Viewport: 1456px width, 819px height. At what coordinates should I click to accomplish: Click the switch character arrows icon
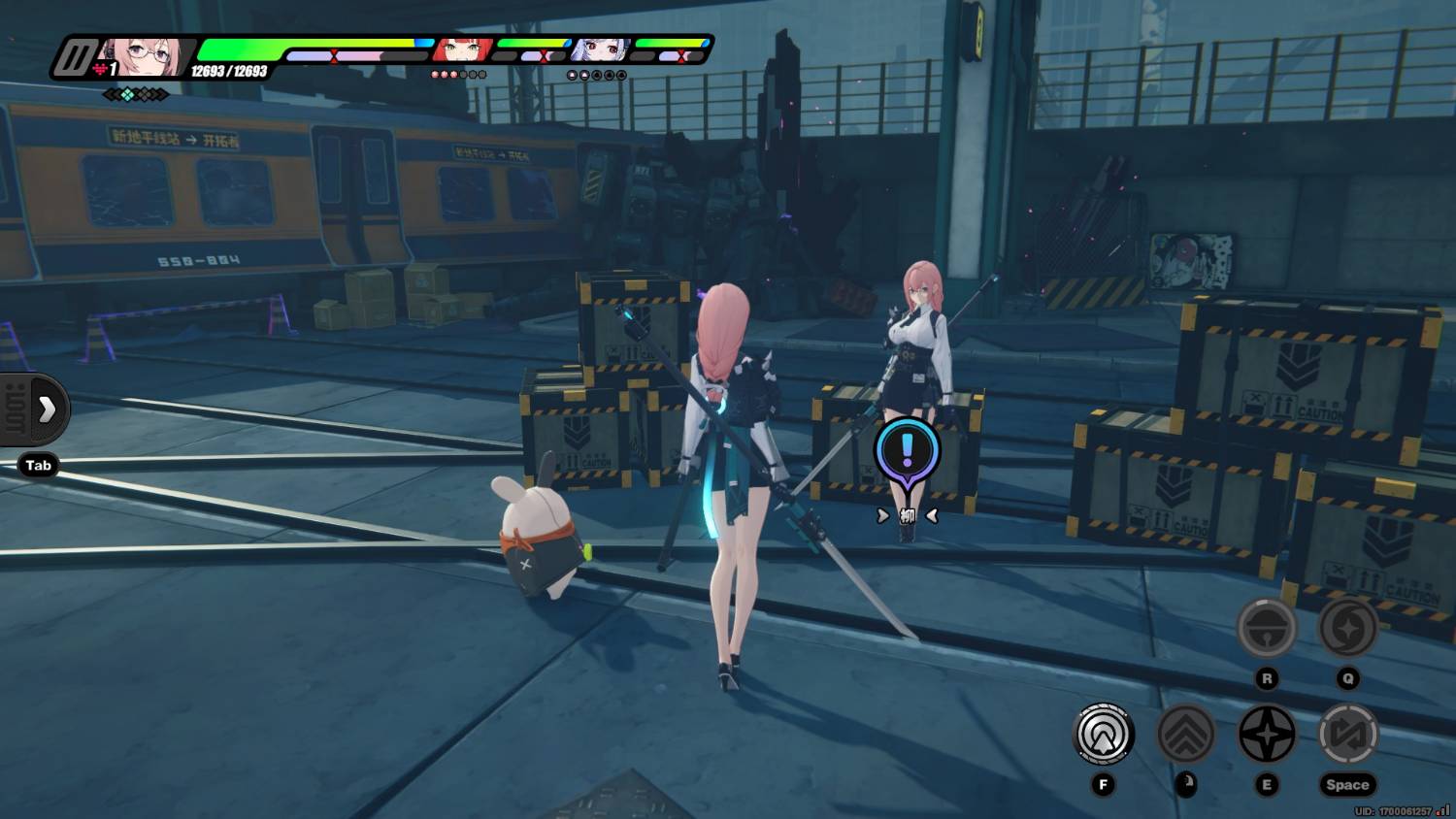1347,734
